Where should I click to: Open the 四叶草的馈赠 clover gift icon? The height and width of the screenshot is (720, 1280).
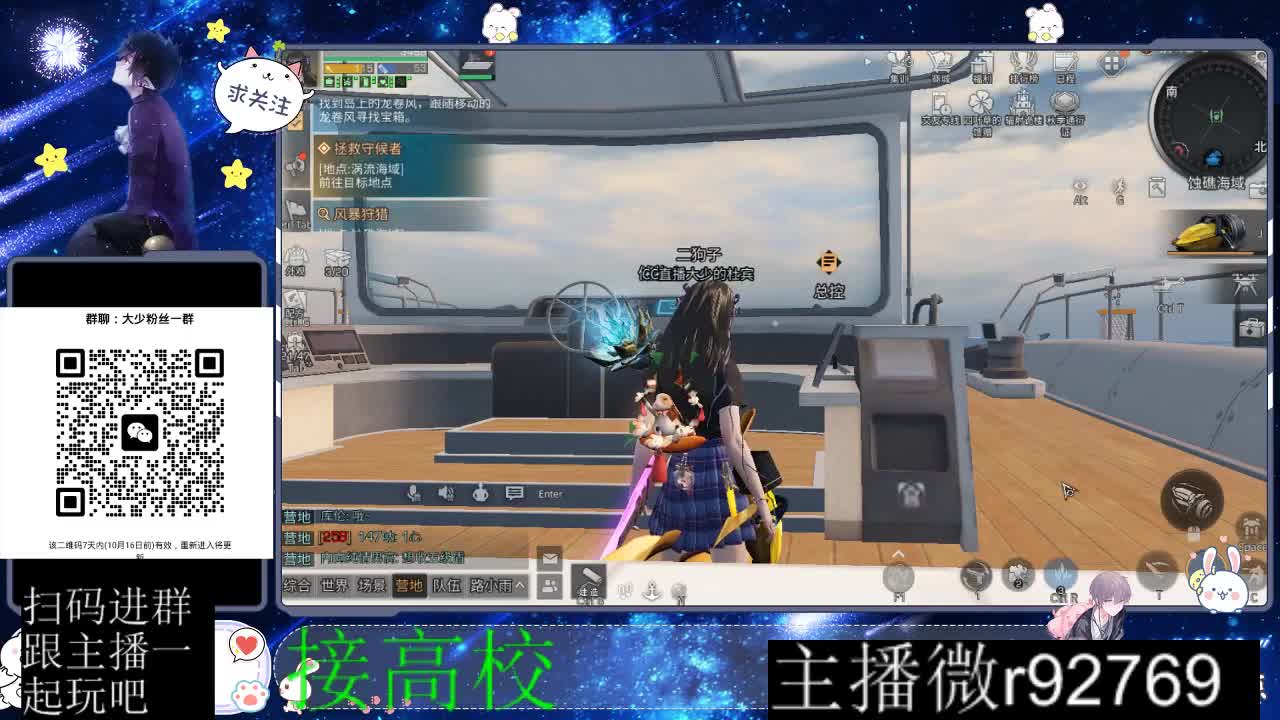coord(980,101)
